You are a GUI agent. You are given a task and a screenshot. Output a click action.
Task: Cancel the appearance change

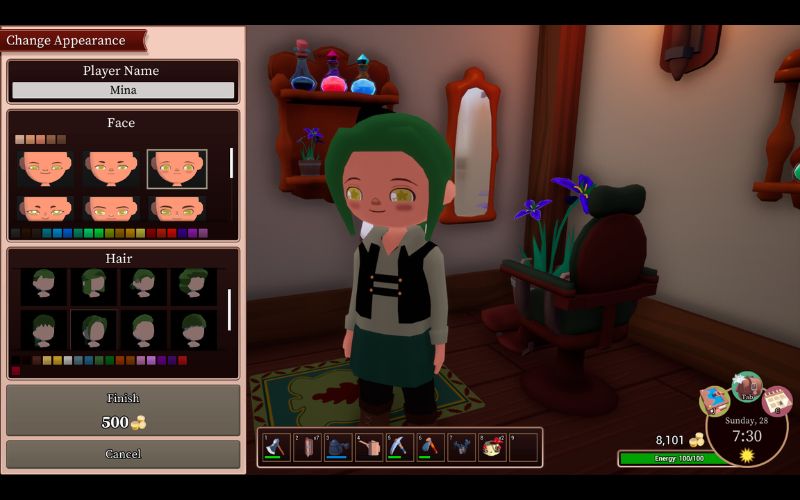tap(123, 454)
